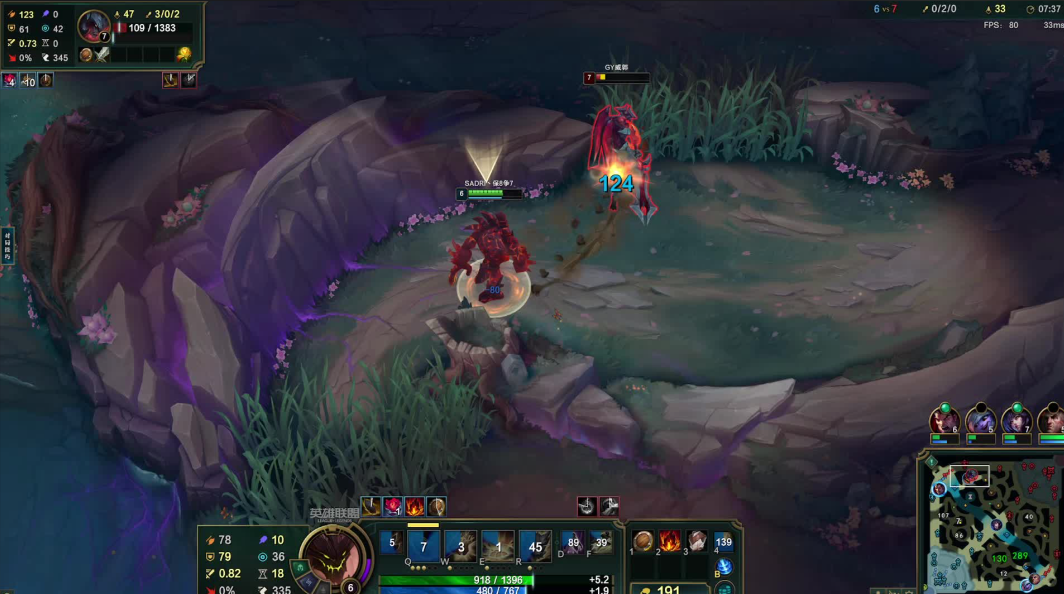Use the flame item in slot 2
The image size is (1064, 594).
coord(670,542)
